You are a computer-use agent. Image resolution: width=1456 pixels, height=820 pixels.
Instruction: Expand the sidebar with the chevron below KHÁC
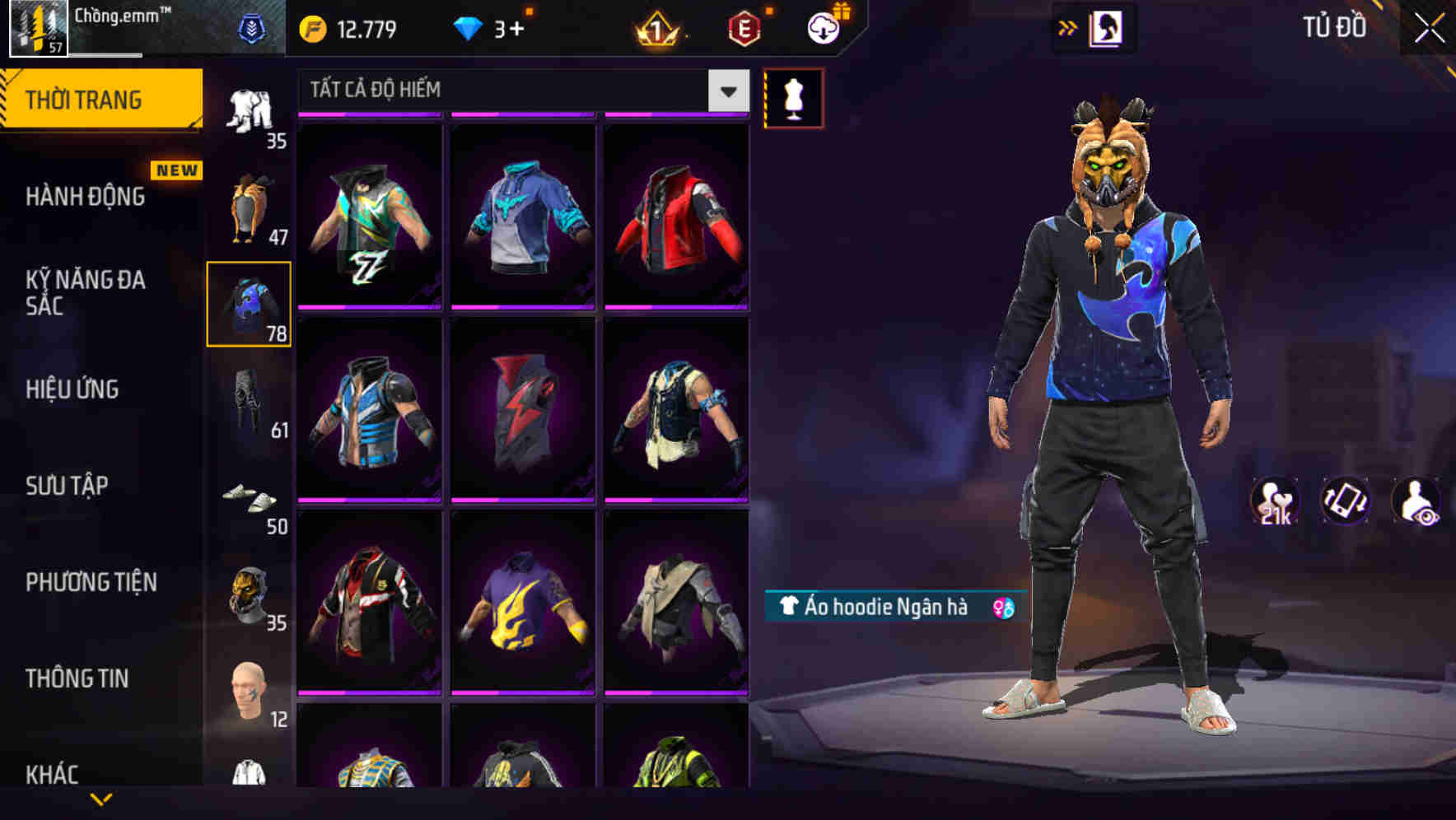[103, 797]
